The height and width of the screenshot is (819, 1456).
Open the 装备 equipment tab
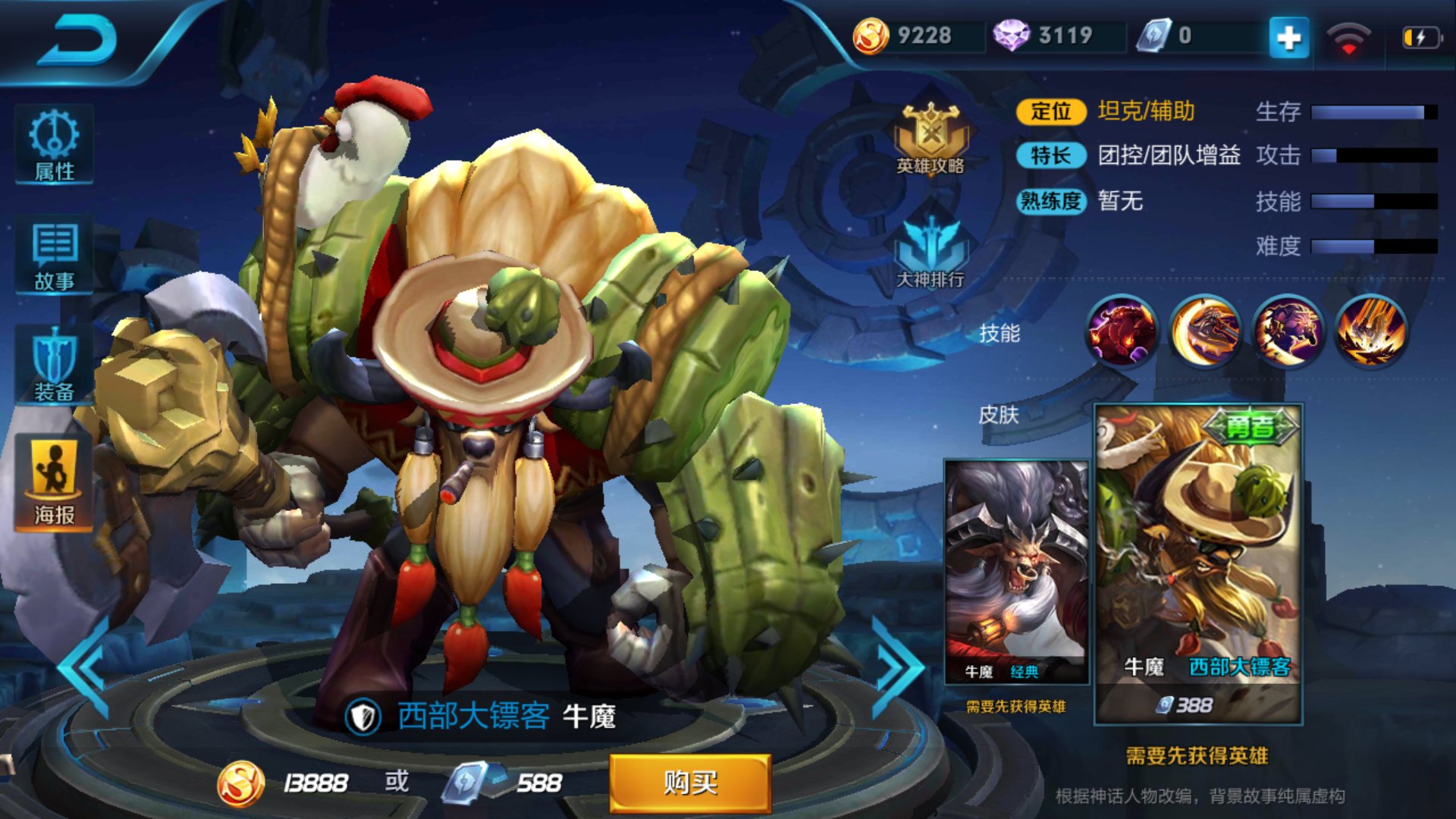coord(54,366)
